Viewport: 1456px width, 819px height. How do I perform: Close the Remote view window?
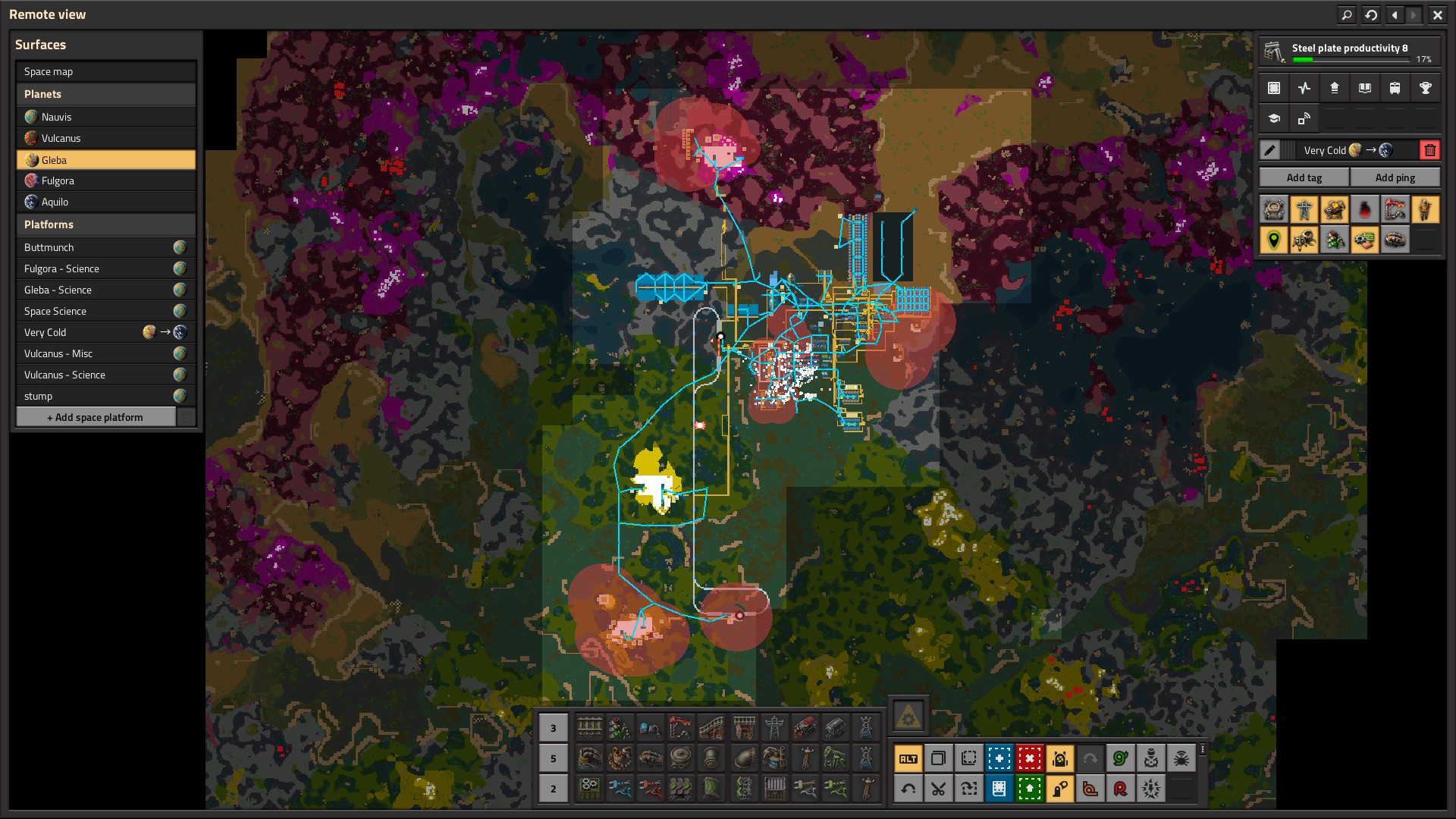point(1437,14)
